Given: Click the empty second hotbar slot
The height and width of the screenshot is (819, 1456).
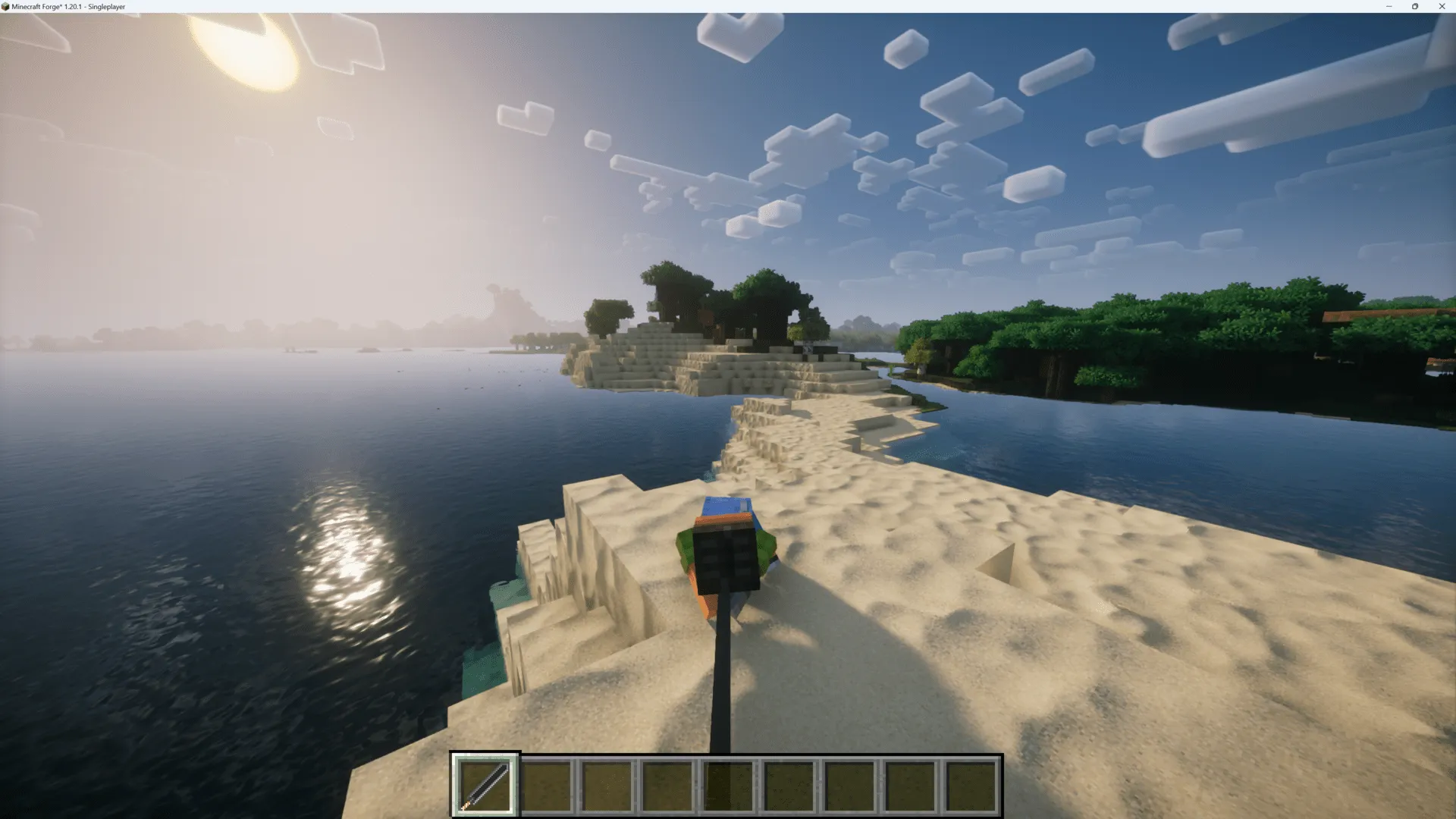Looking at the screenshot, I should tap(547, 785).
